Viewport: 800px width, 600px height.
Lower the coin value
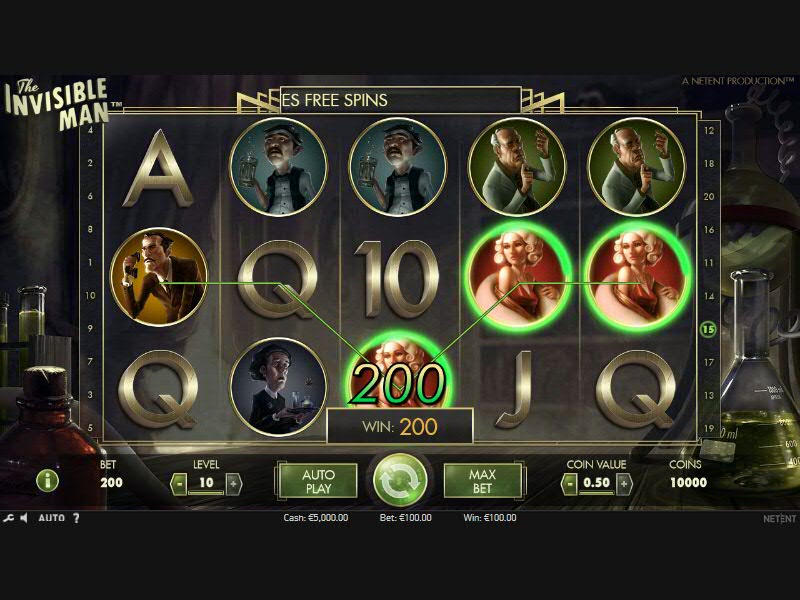[569, 483]
